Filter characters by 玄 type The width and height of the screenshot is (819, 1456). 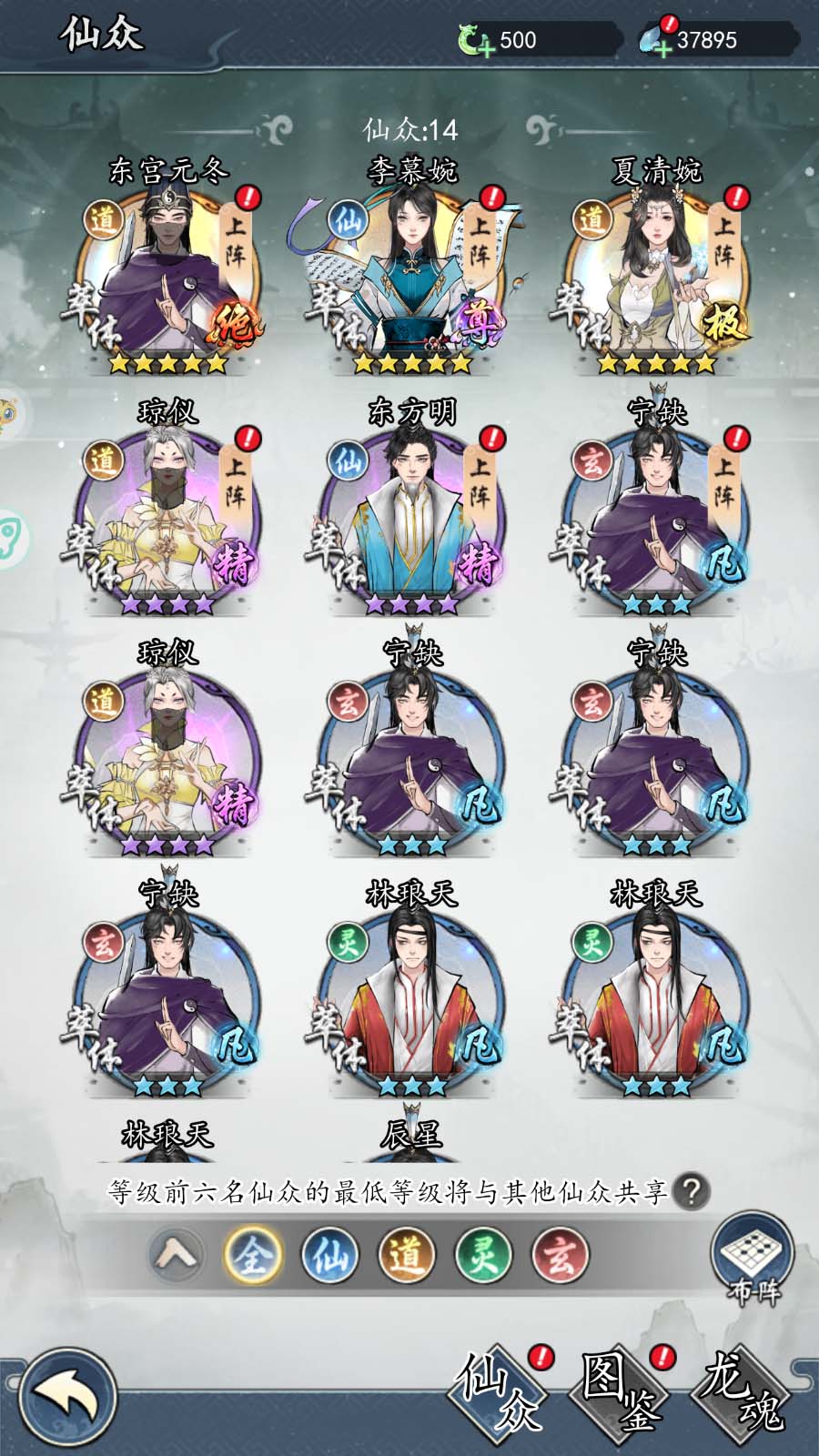560,1256
